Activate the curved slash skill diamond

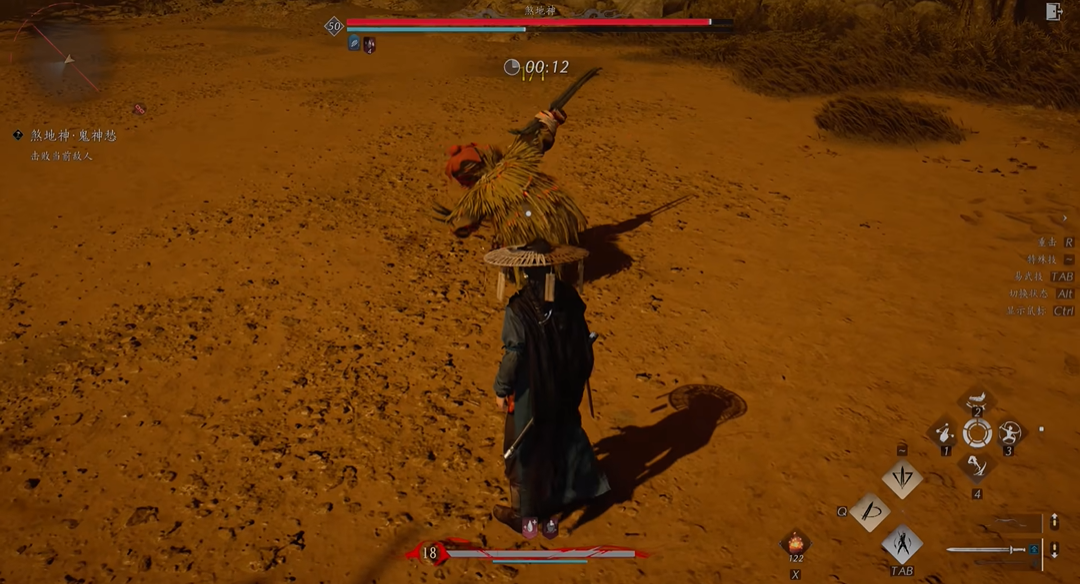[x=869, y=512]
